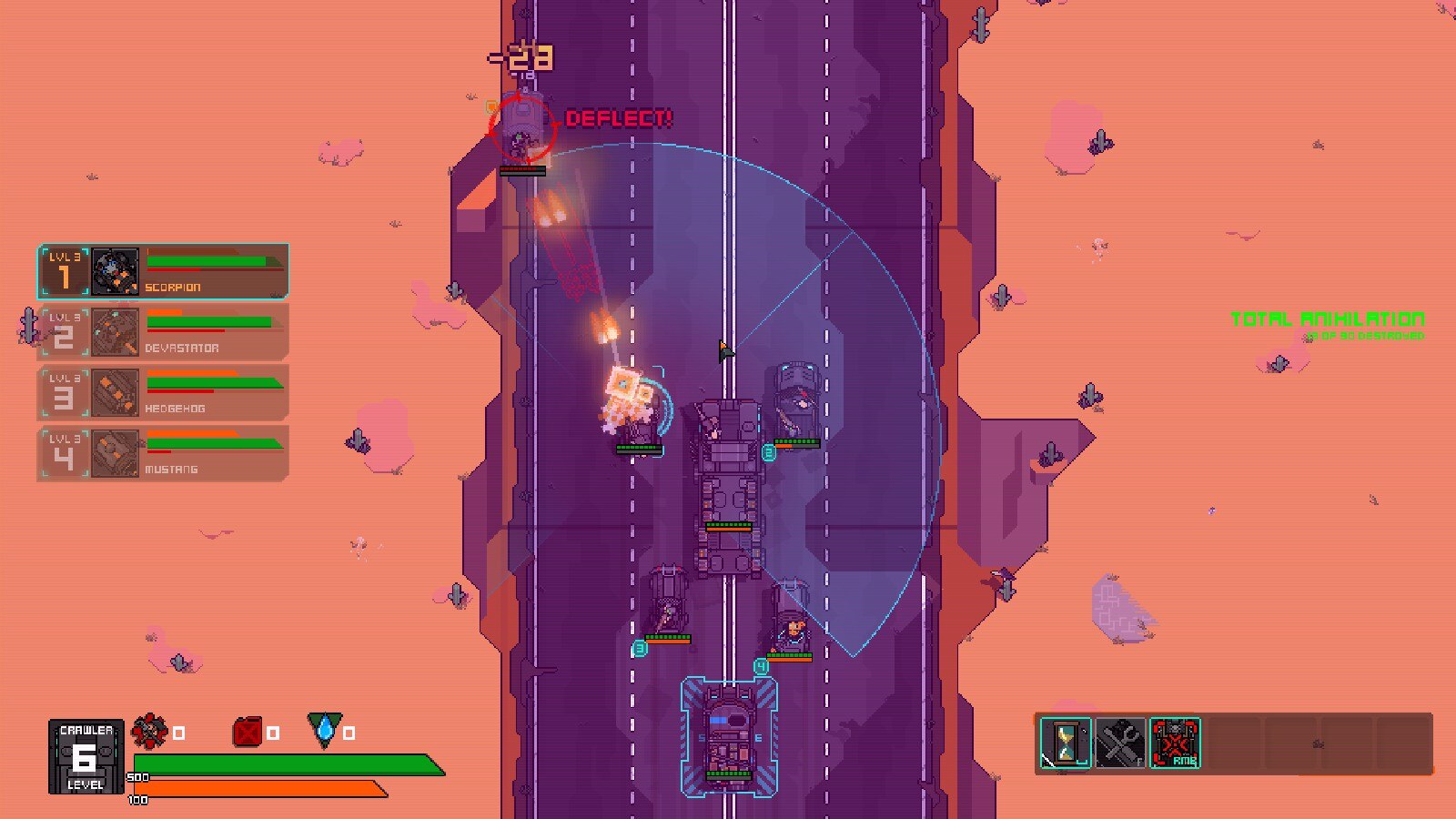The width and height of the screenshot is (1456, 819).
Task: Click the Total Annihilation objective tracker
Action: (x=1327, y=324)
